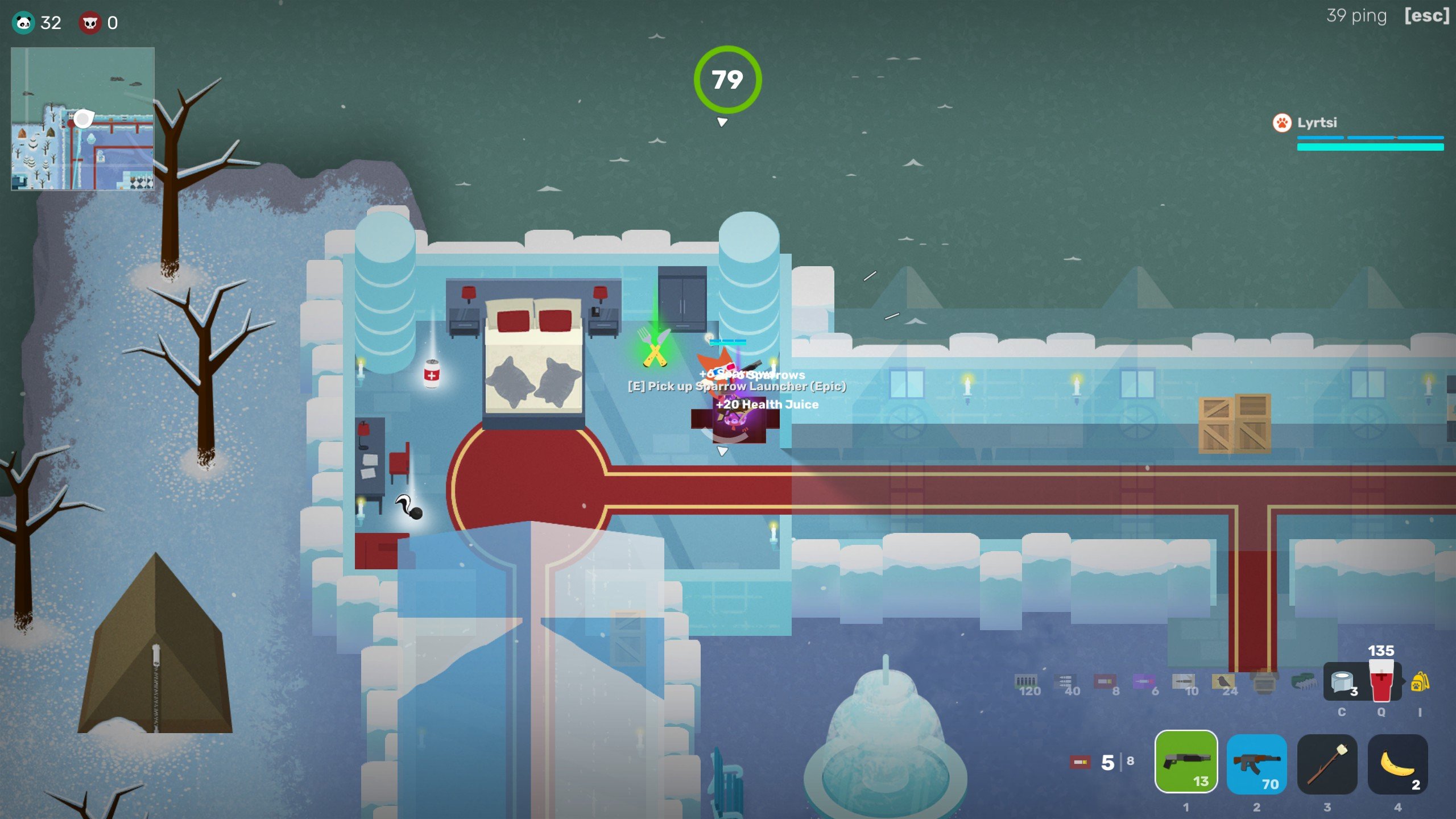This screenshot has height=819, width=1456.
Task: Use the health juice cup
Action: [1381, 682]
